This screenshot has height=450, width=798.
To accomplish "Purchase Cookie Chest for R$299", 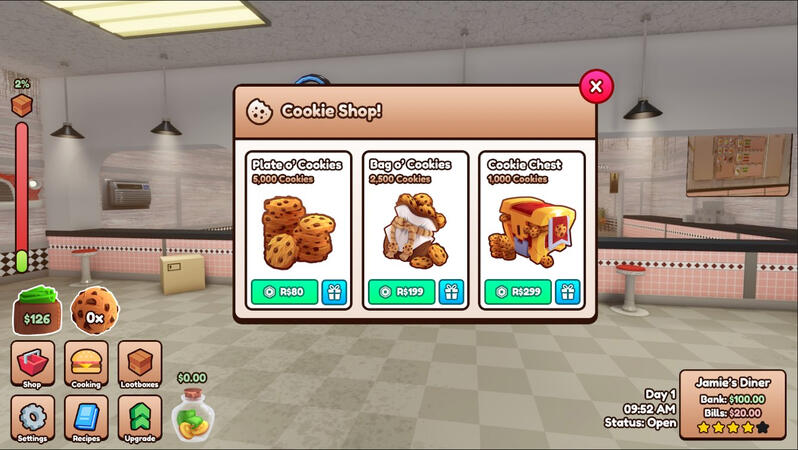I will click(516, 292).
